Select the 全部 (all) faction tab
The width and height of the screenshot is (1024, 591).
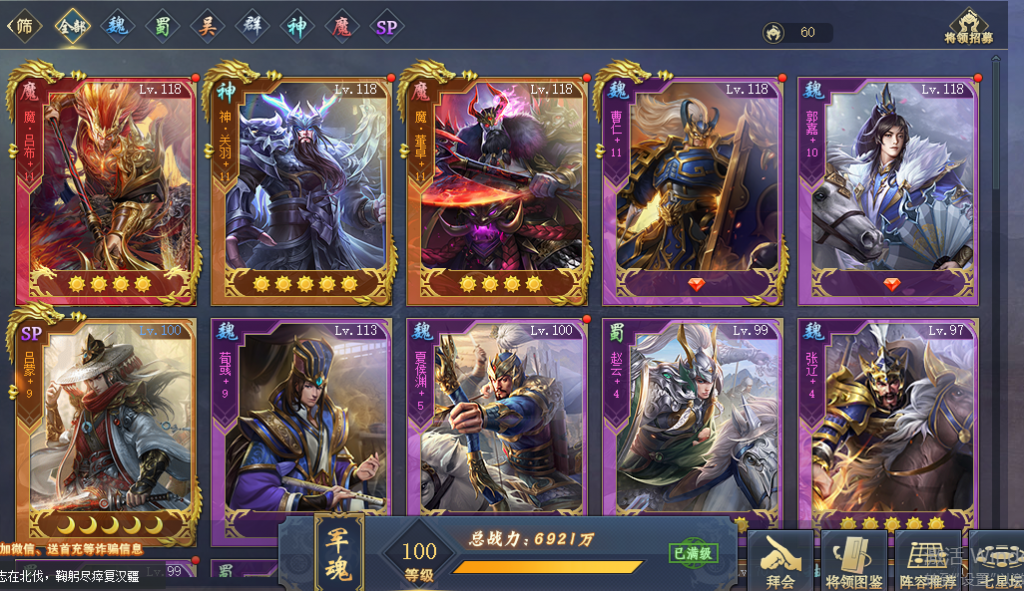pos(72,26)
